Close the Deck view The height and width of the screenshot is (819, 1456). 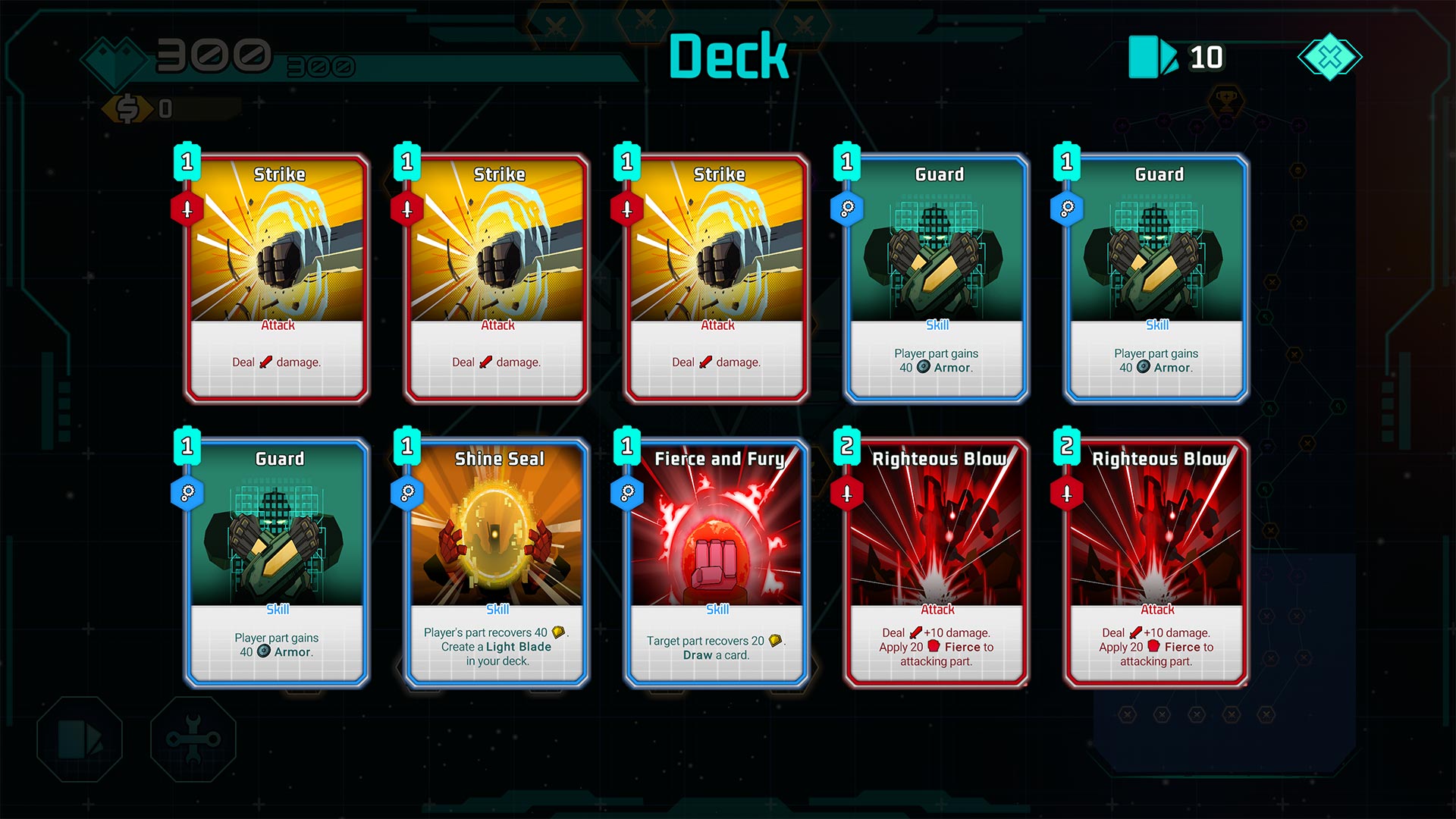[x=1329, y=57]
